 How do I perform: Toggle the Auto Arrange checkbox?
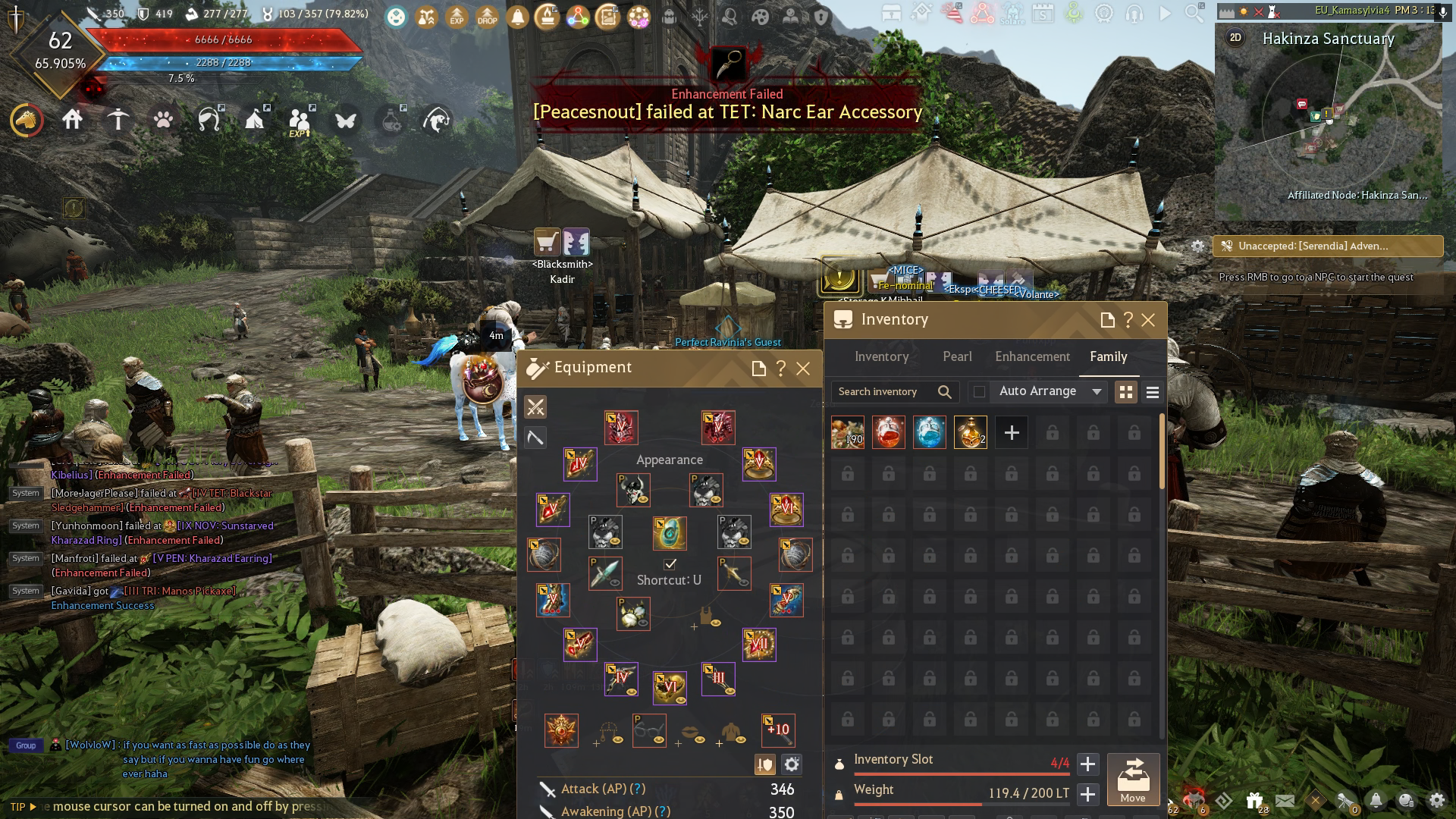(980, 391)
